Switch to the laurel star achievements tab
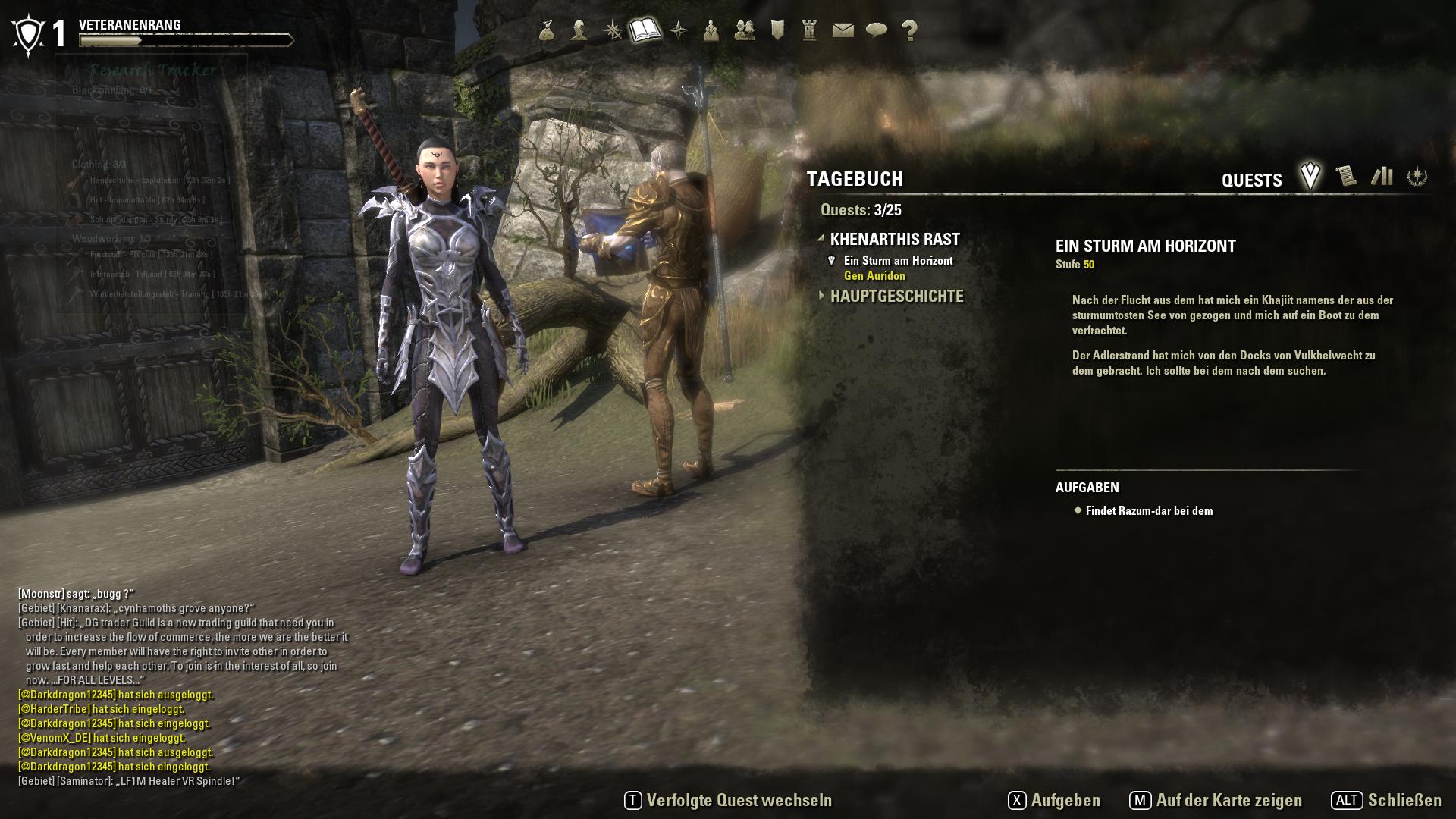 pos(1417,177)
